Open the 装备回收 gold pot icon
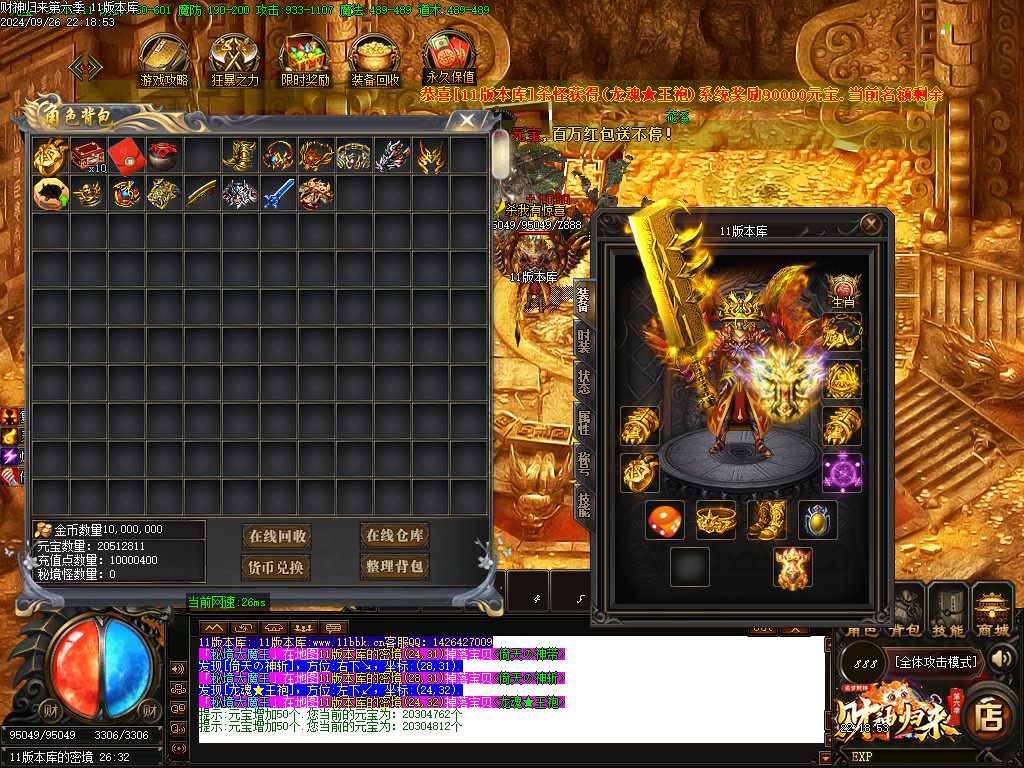The width and height of the screenshot is (1024, 768). click(375, 60)
